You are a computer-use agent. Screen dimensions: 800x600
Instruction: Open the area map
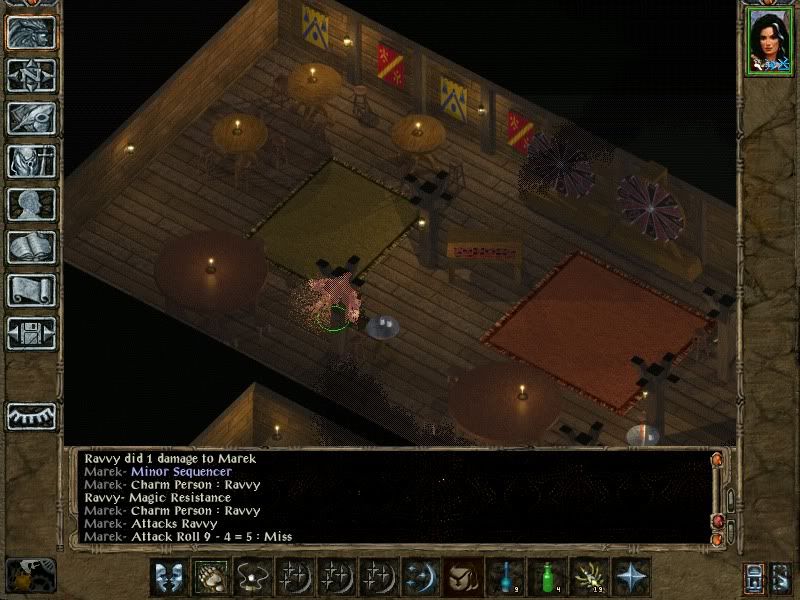pos(31,75)
